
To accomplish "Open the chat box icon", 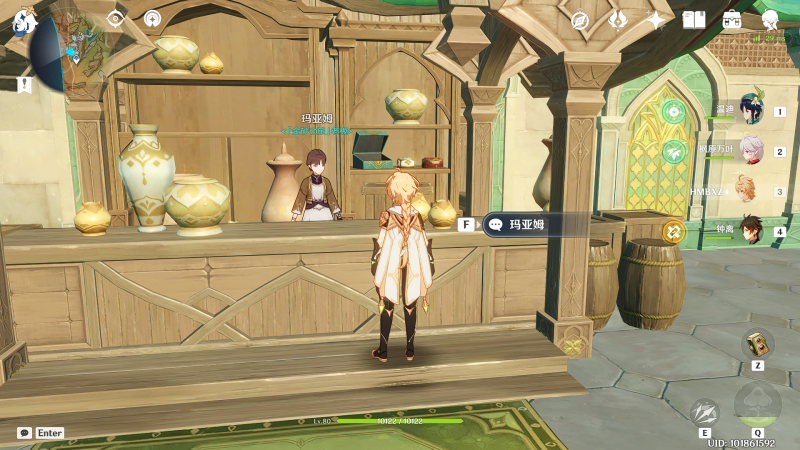I will (24, 433).
